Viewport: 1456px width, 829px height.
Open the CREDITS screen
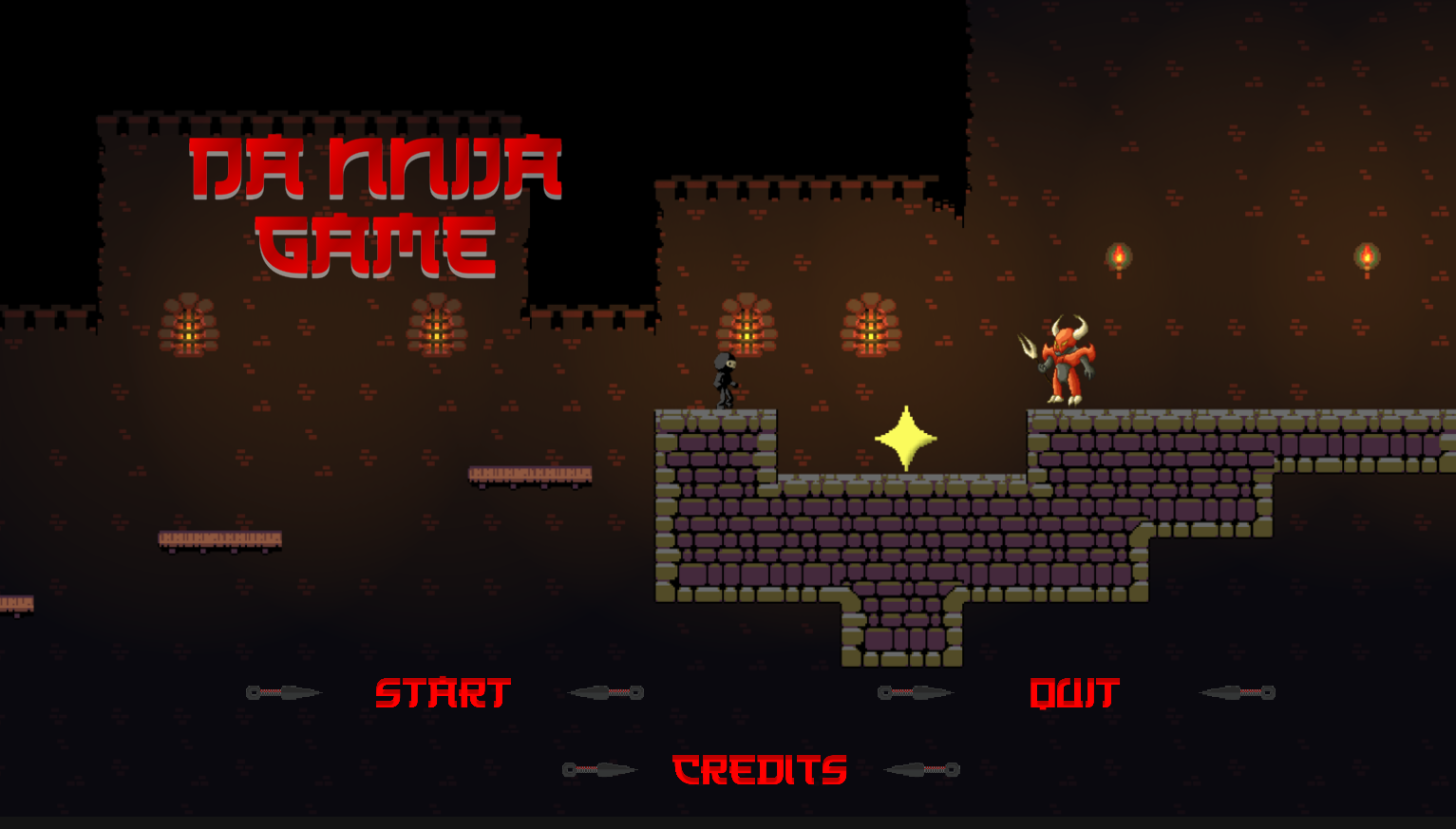tap(758, 768)
